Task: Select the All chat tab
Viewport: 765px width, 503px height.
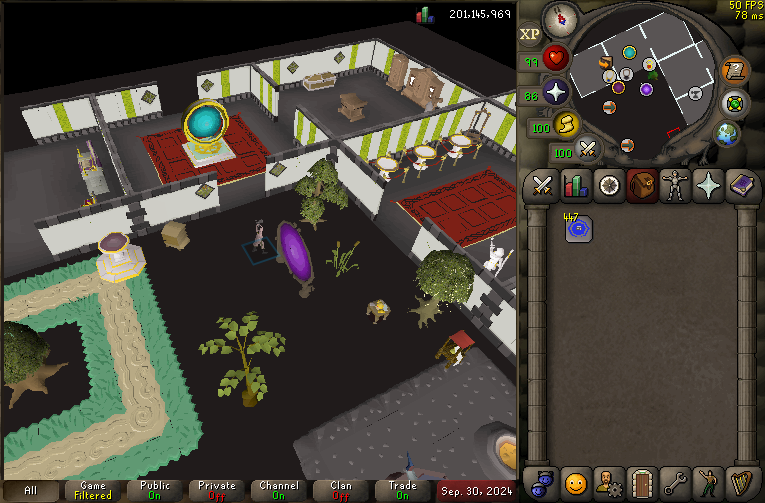Action: coord(31,491)
